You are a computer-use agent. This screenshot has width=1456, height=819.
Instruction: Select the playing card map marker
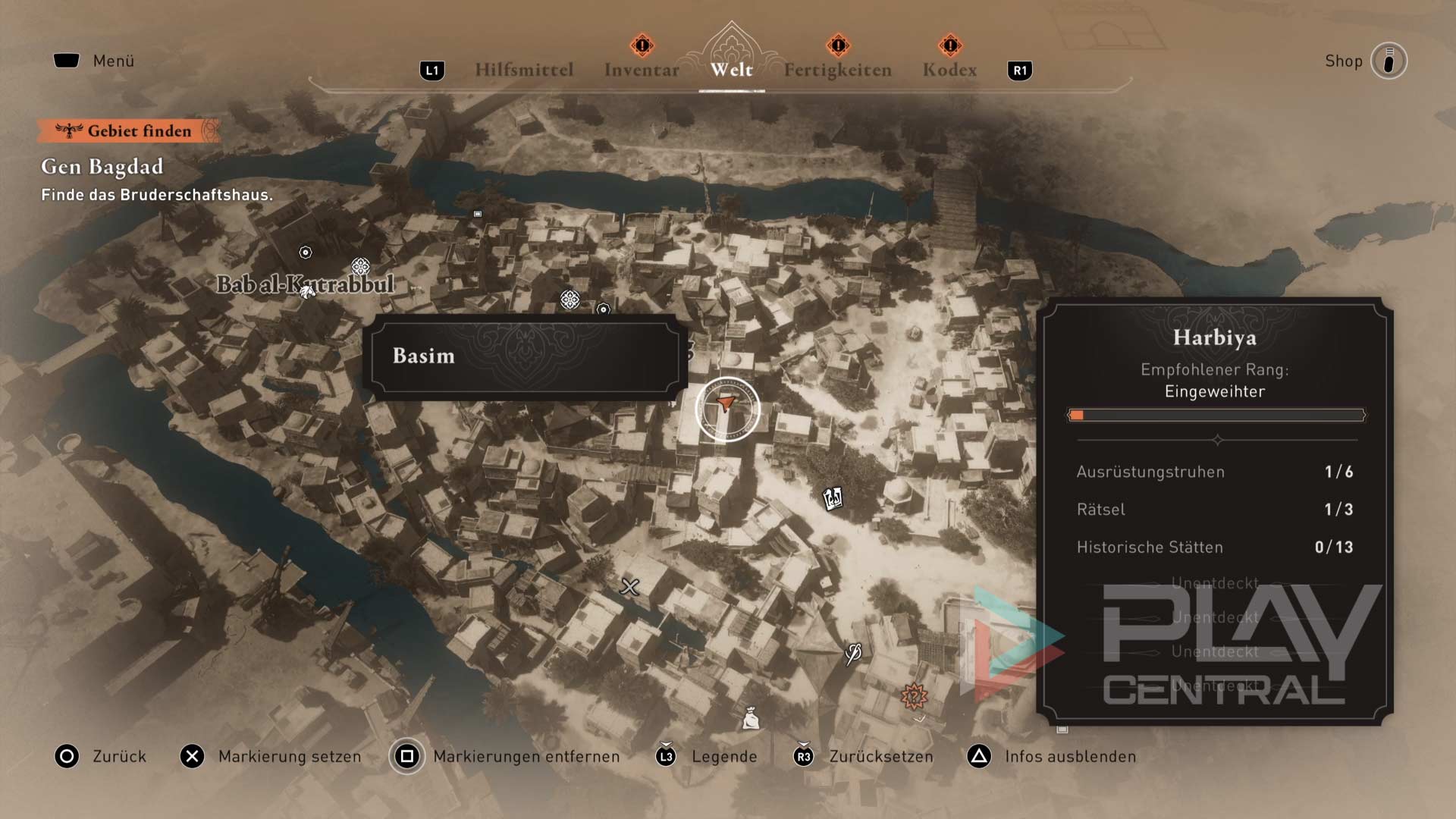coord(833,498)
